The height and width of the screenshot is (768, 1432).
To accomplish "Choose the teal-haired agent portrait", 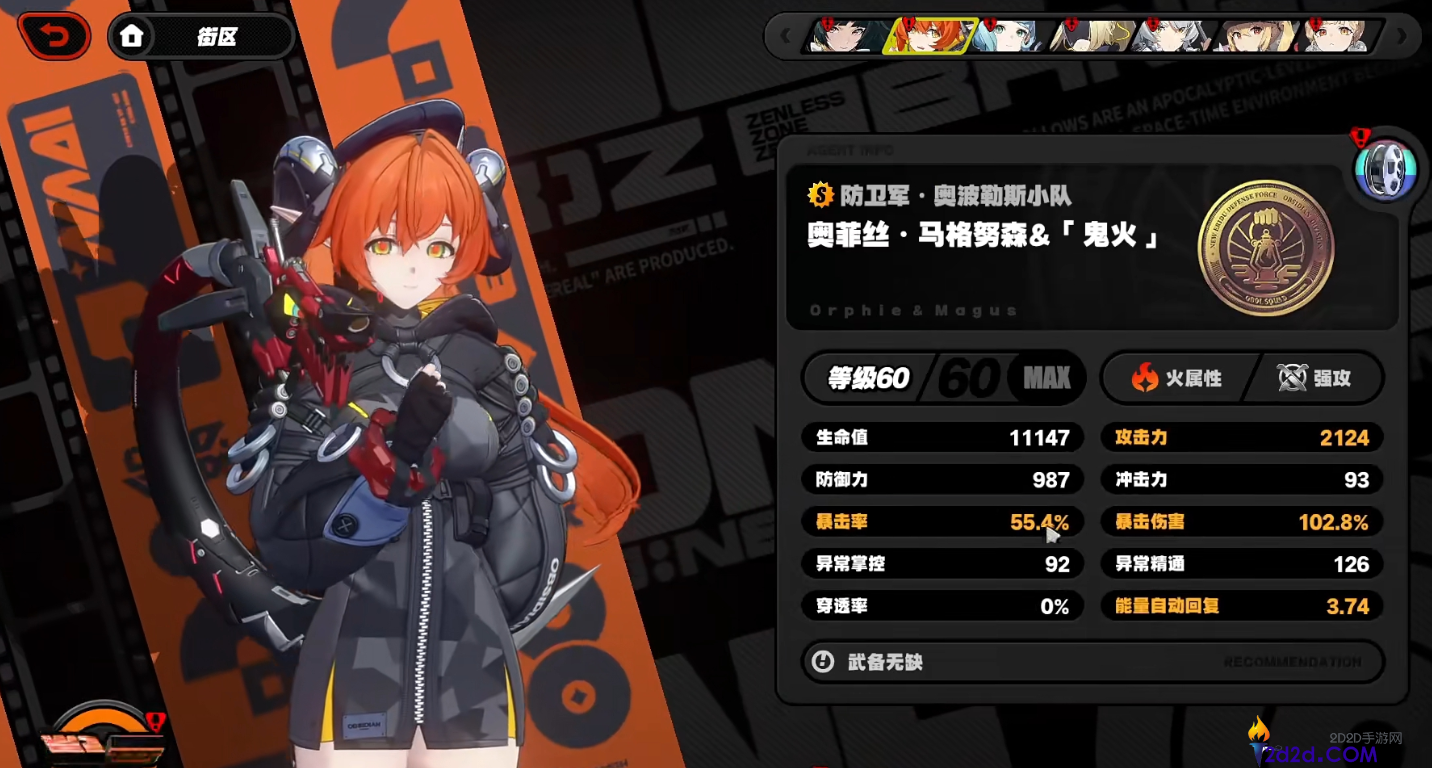I will tap(1008, 37).
